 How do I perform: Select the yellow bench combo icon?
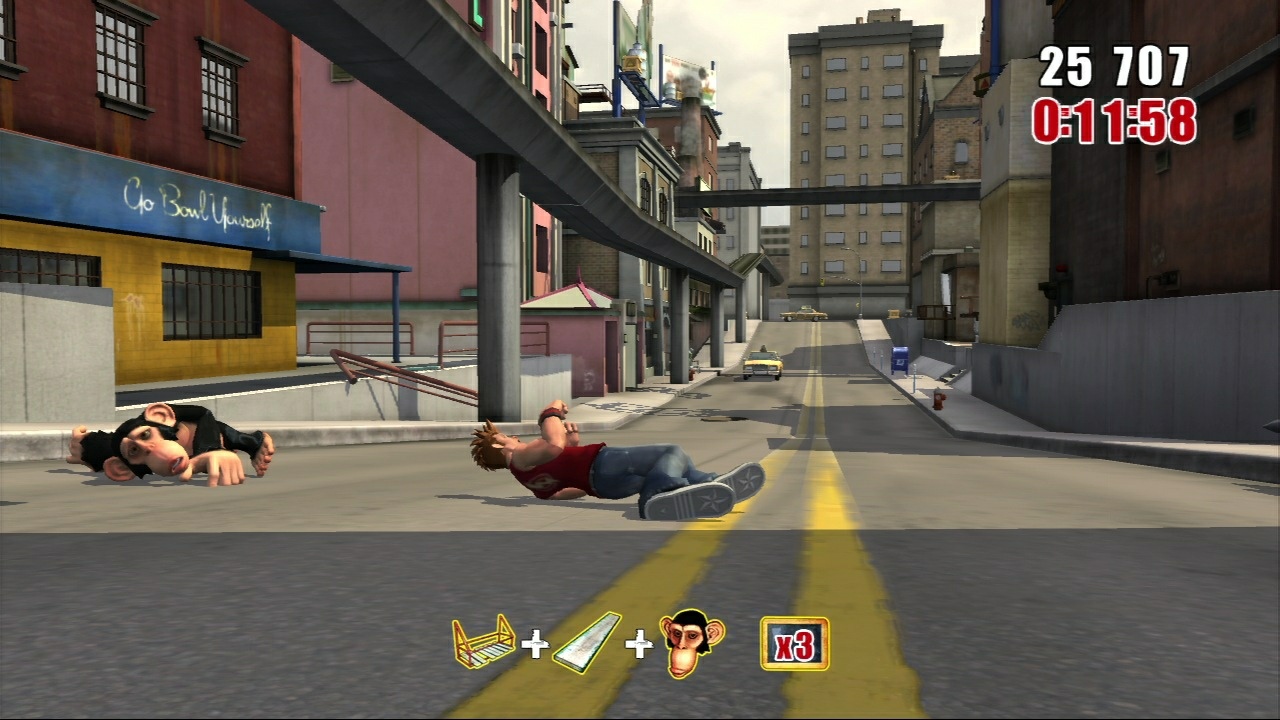tap(483, 642)
